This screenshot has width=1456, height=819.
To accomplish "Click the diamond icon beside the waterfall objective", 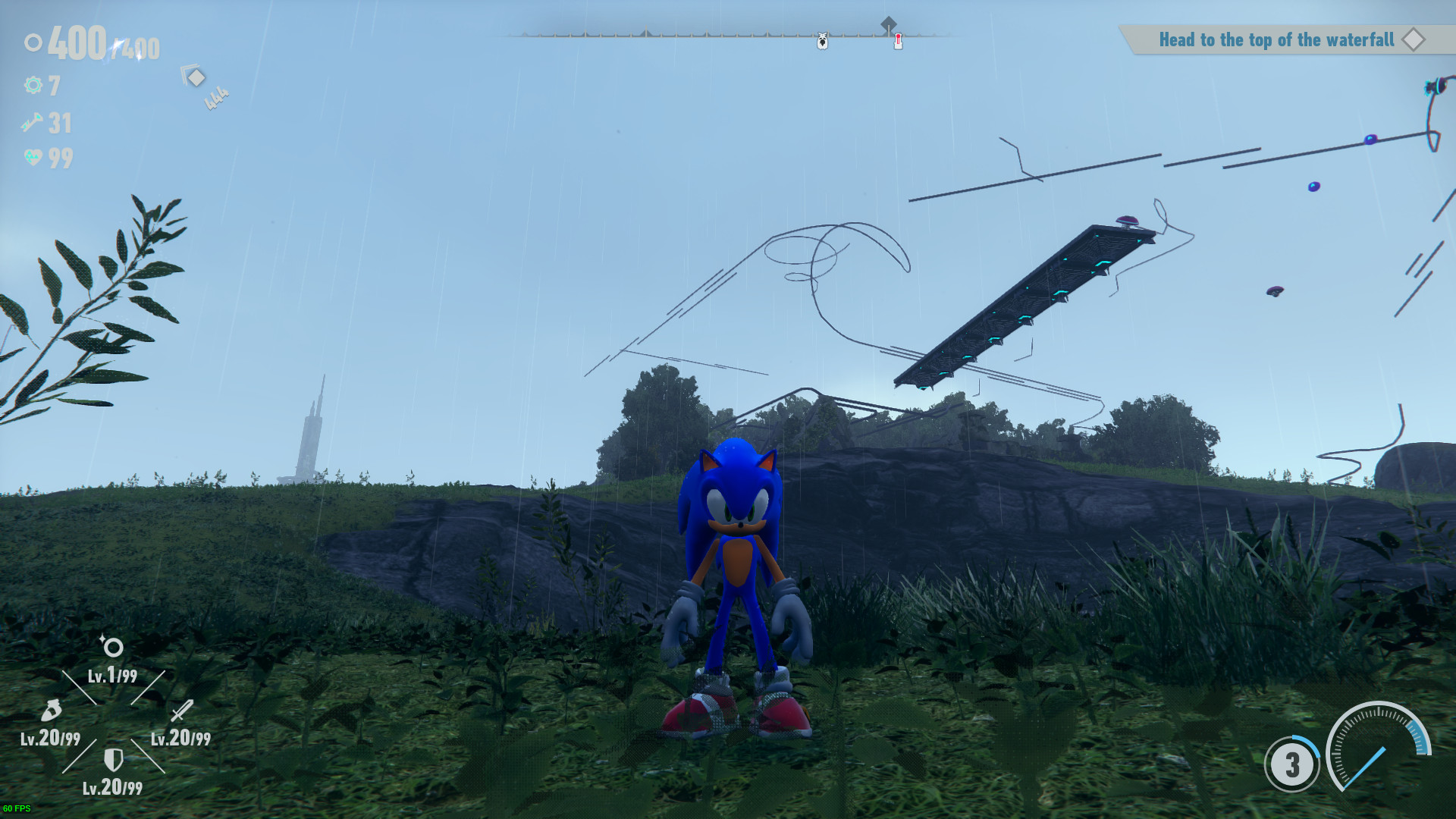I will tap(1413, 40).
